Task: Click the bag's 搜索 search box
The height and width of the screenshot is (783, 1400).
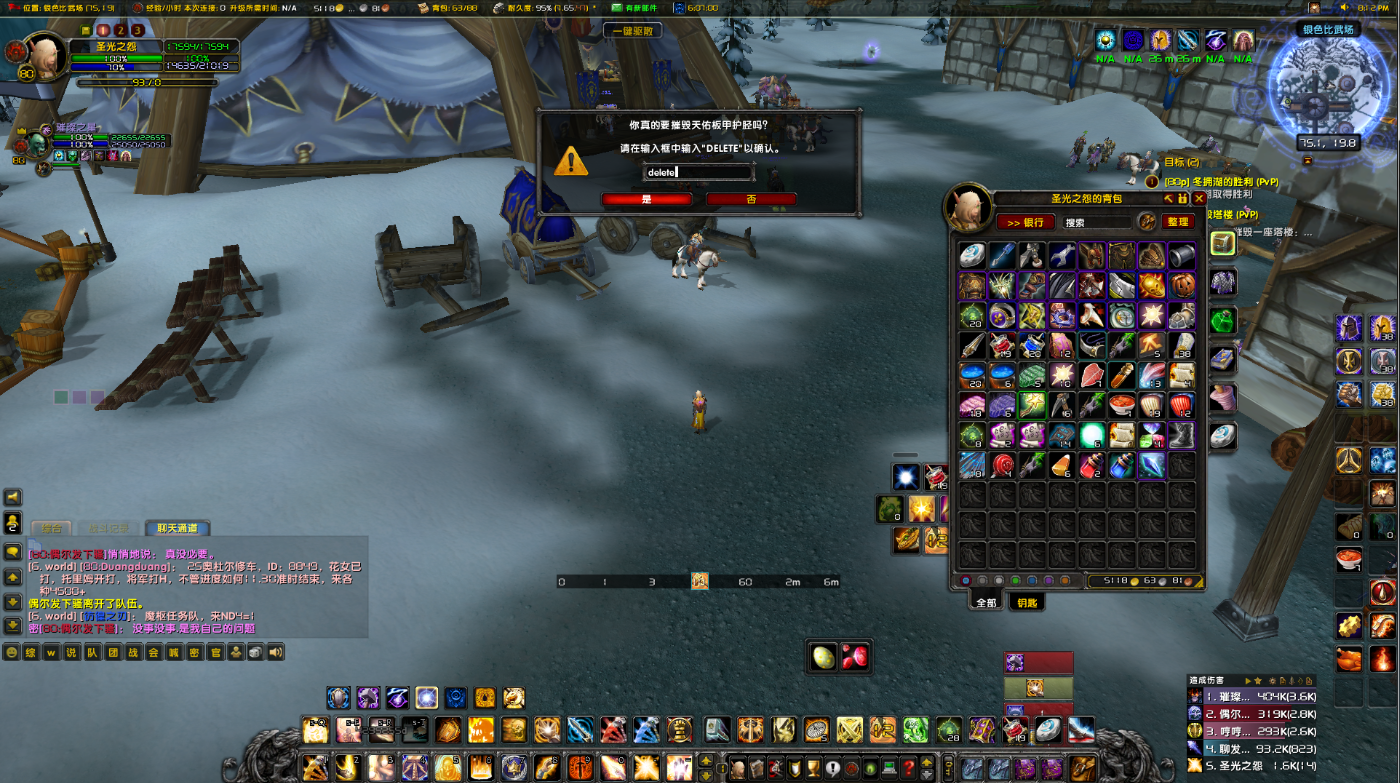Action: point(1095,222)
